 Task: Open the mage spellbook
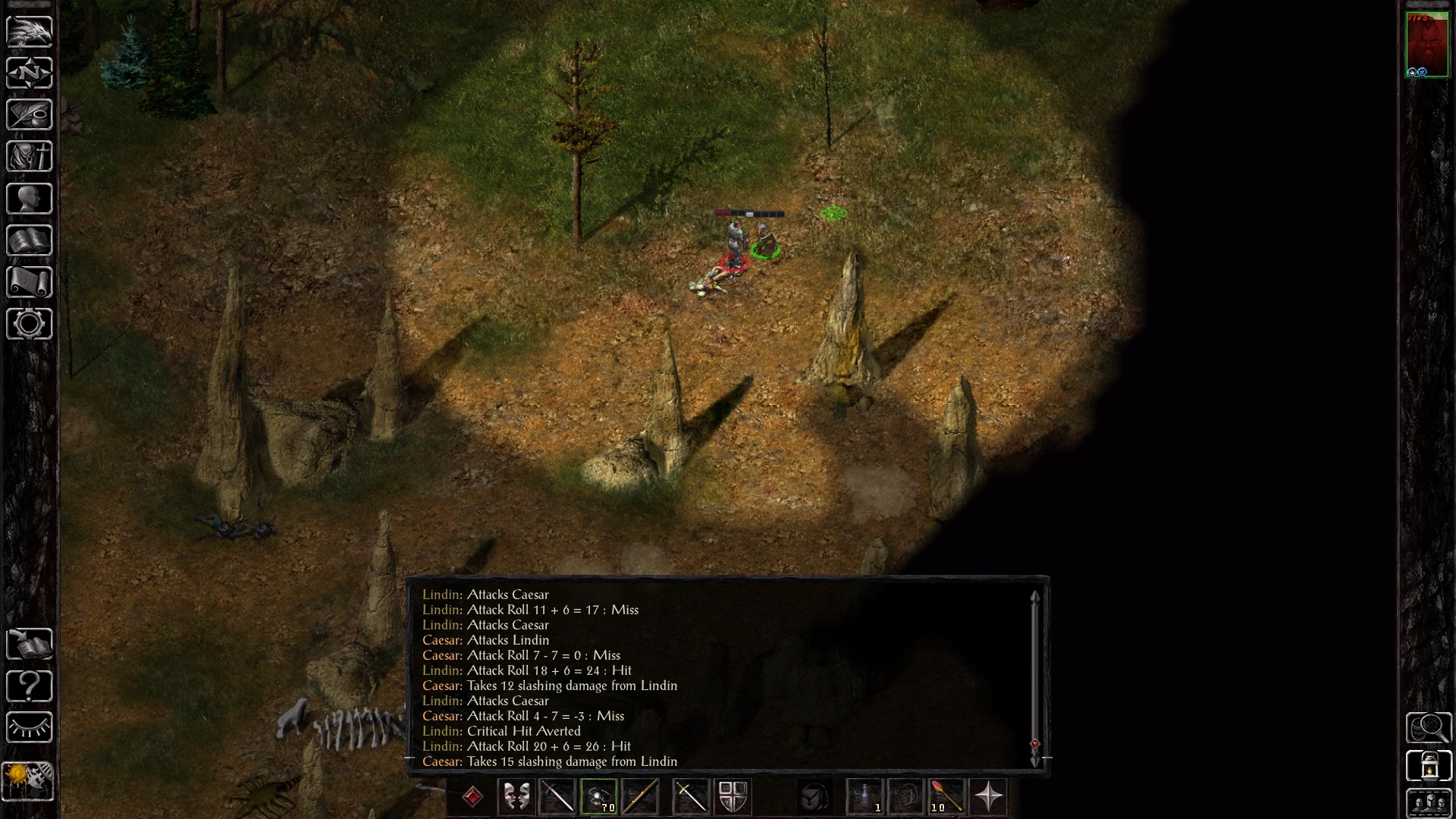point(29,240)
